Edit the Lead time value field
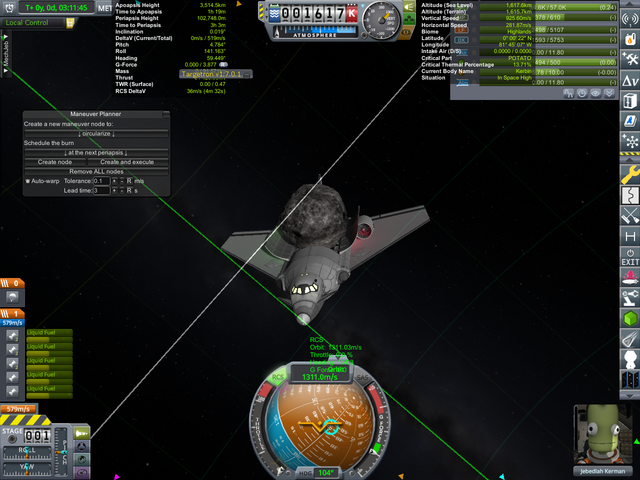The height and width of the screenshot is (480, 640). pyautogui.click(x=100, y=190)
